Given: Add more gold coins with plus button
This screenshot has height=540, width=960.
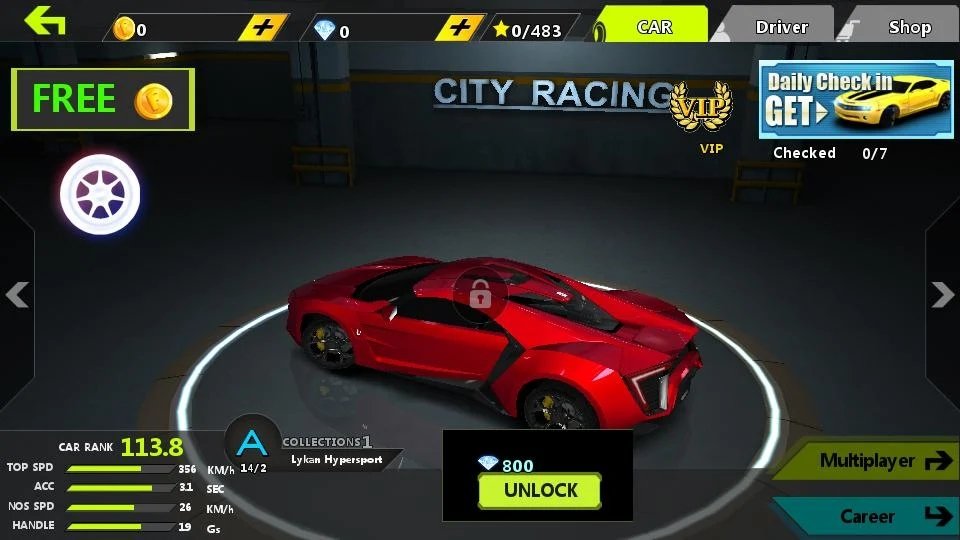Looking at the screenshot, I should (263, 28).
